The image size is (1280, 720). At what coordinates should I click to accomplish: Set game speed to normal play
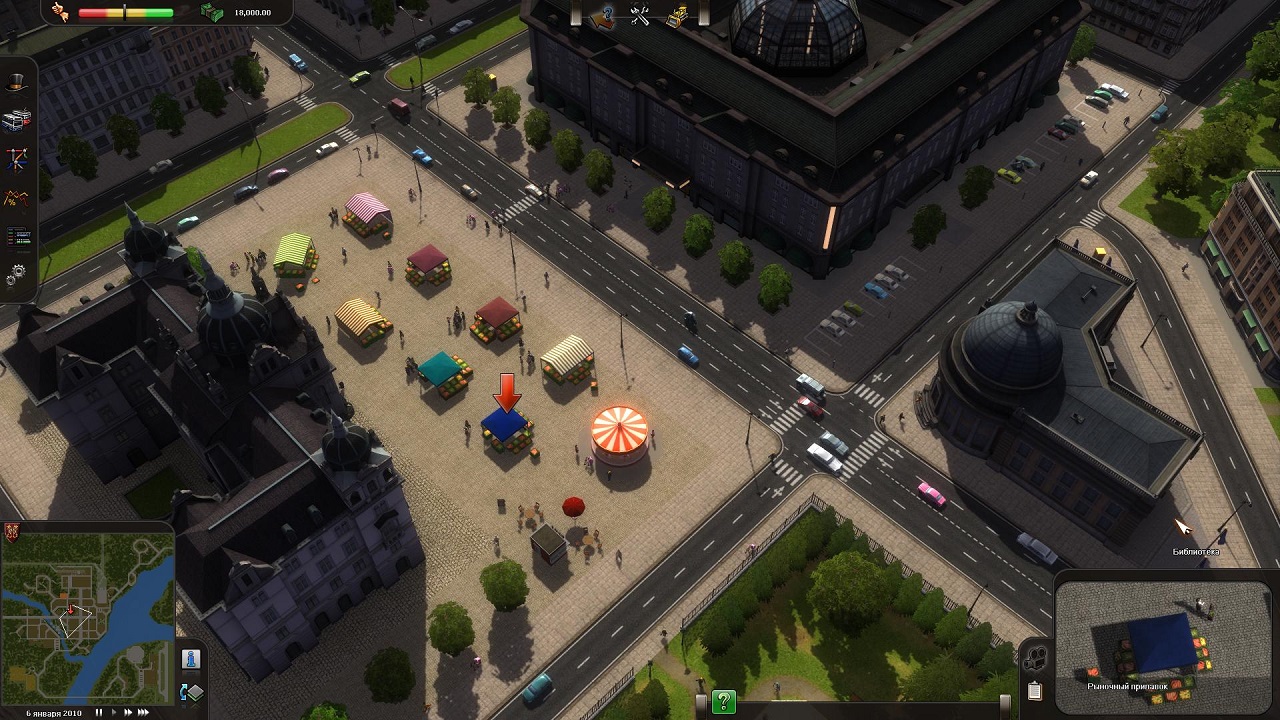[114, 713]
